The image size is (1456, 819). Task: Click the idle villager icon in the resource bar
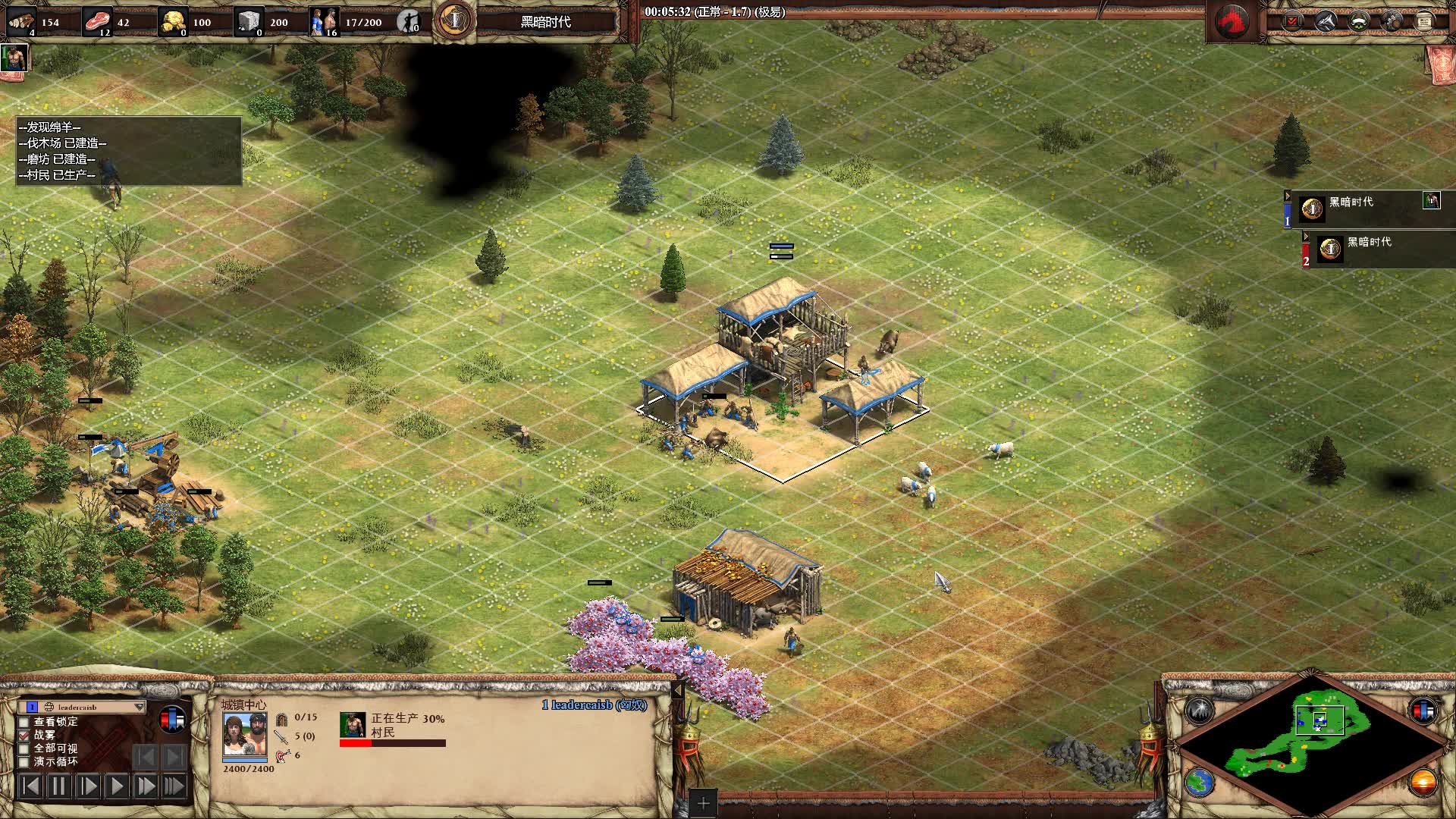point(409,21)
